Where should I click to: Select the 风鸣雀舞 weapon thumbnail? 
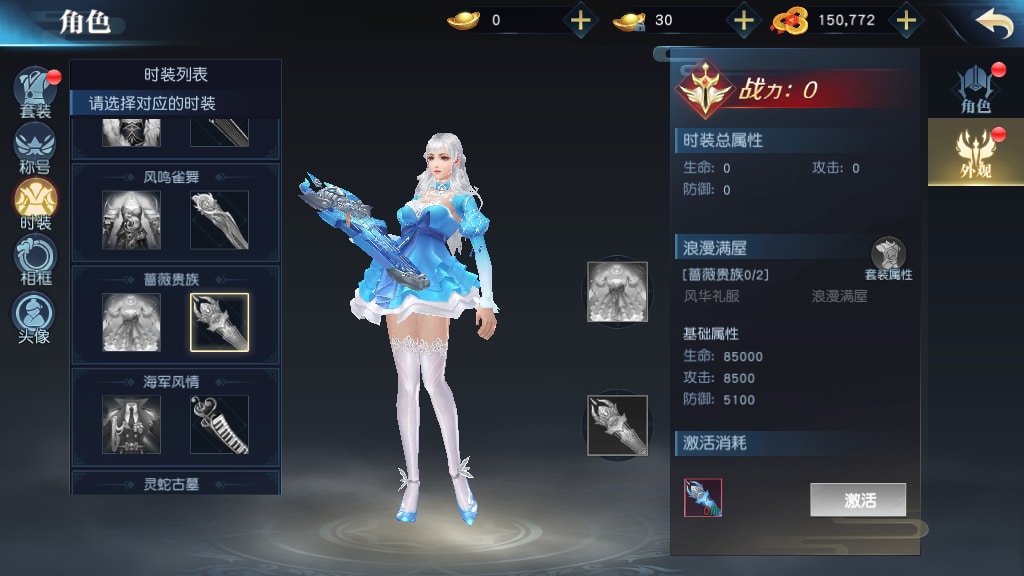point(219,220)
